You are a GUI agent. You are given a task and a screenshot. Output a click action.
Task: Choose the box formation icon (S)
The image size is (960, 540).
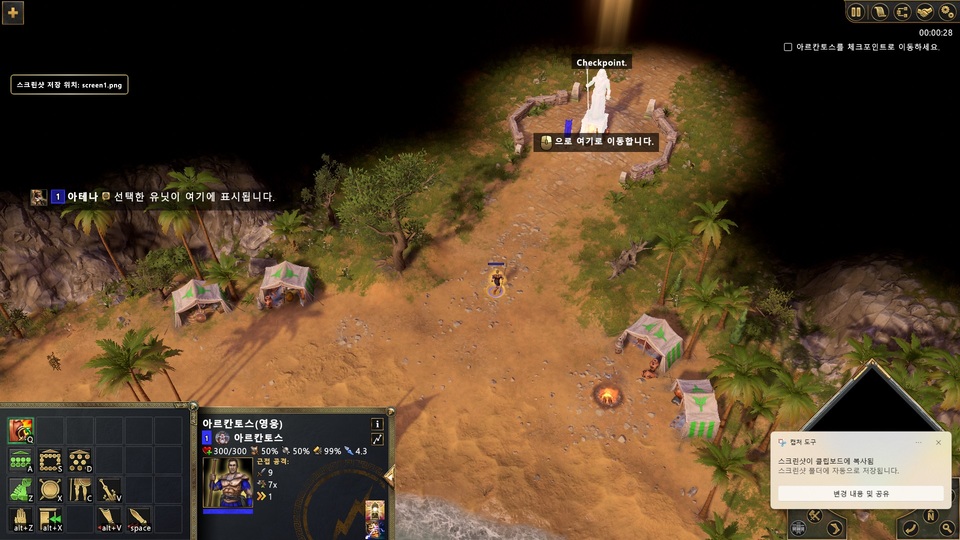(51, 461)
